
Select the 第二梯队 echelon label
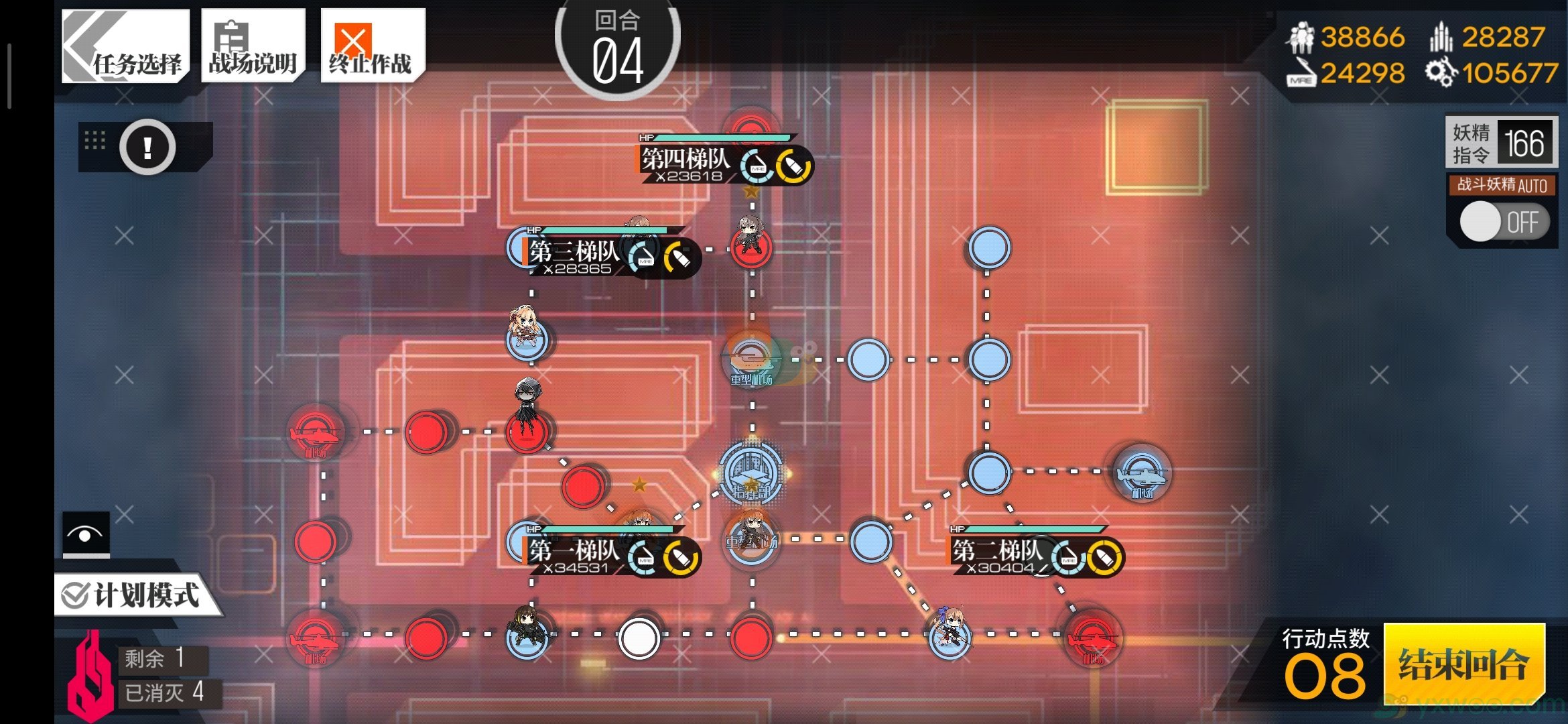[998, 551]
